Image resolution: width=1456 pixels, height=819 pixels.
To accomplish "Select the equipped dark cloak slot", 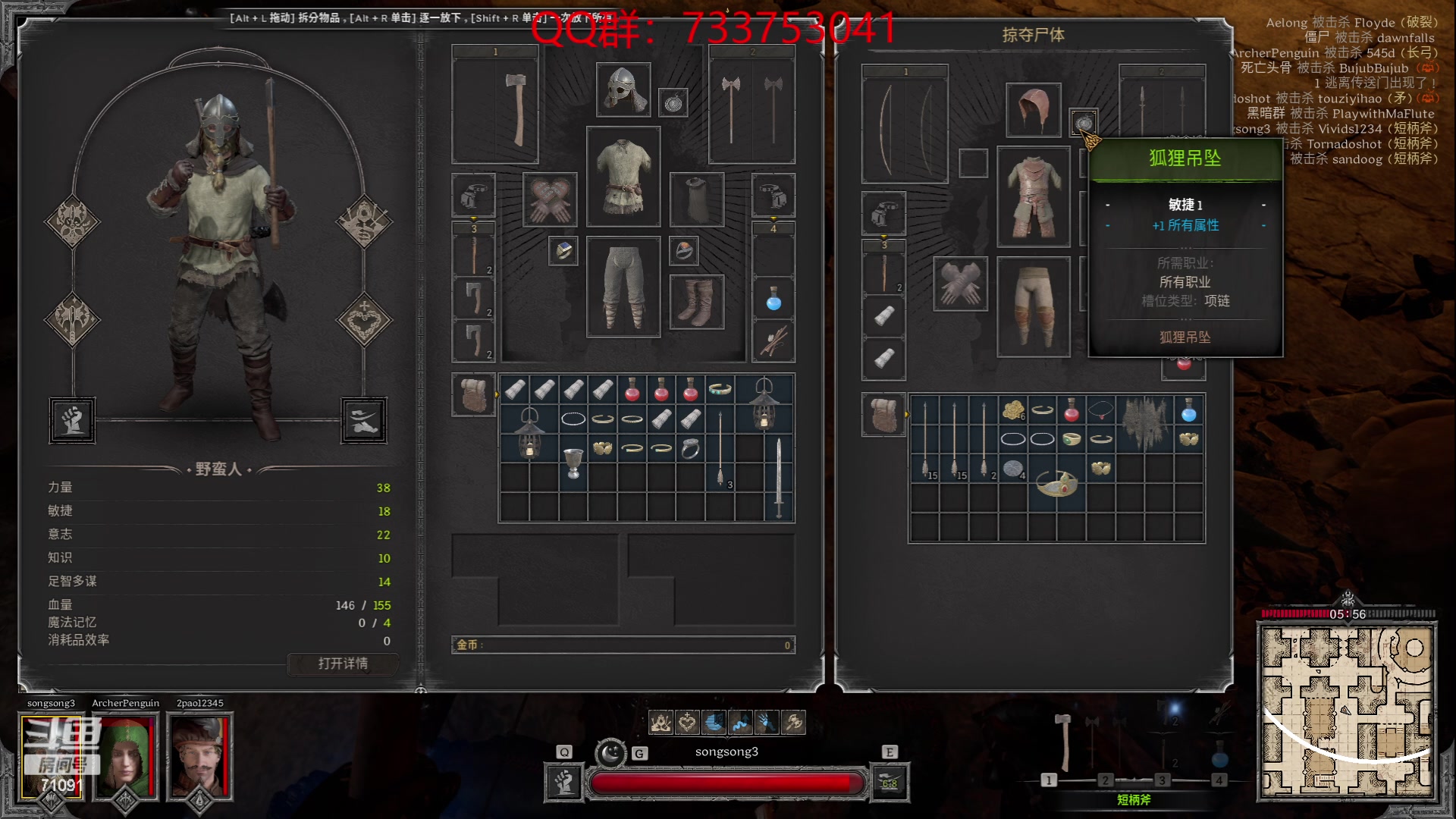I will [x=696, y=199].
